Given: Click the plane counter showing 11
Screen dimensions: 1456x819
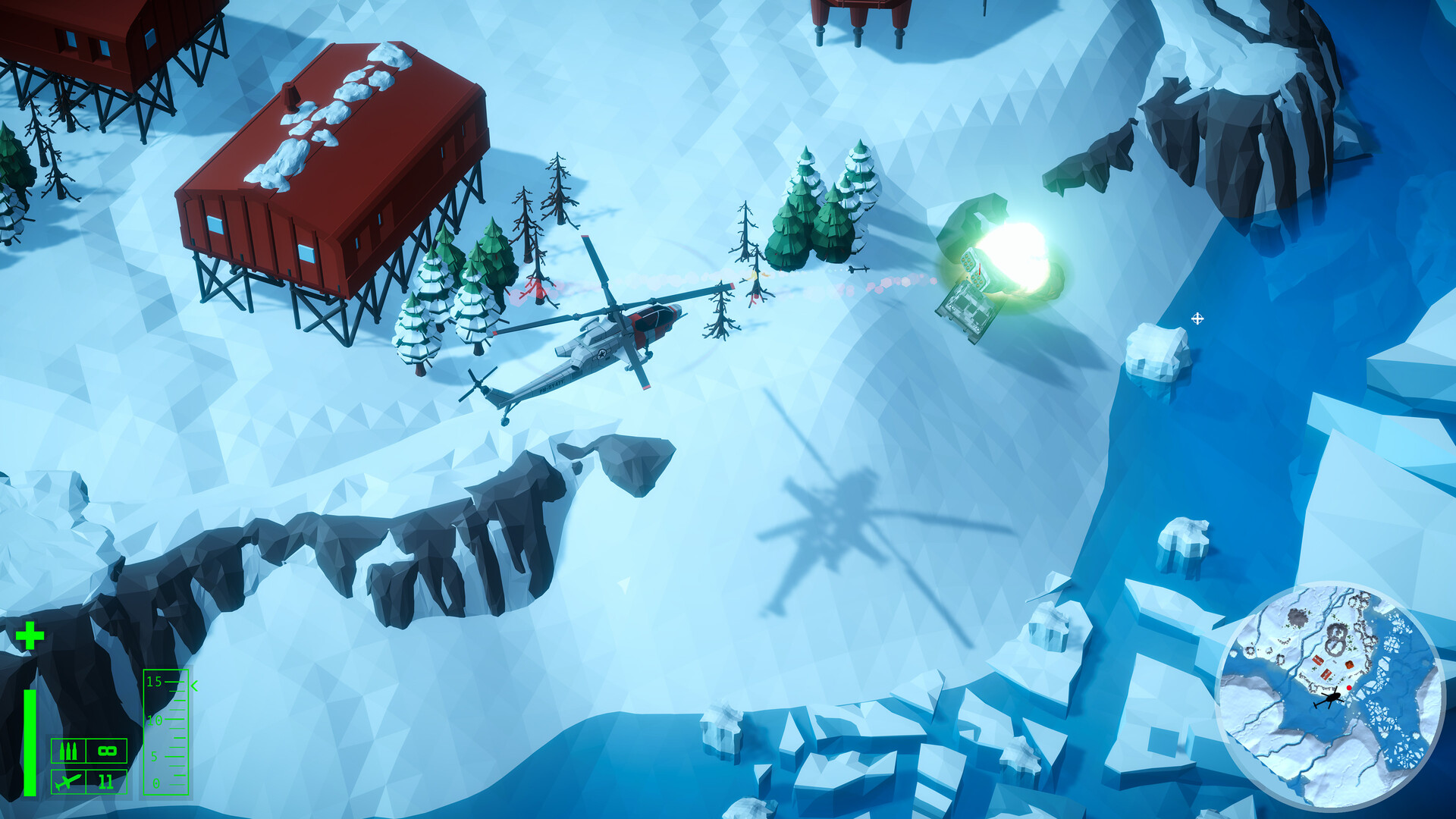Looking at the screenshot, I should (105, 782).
